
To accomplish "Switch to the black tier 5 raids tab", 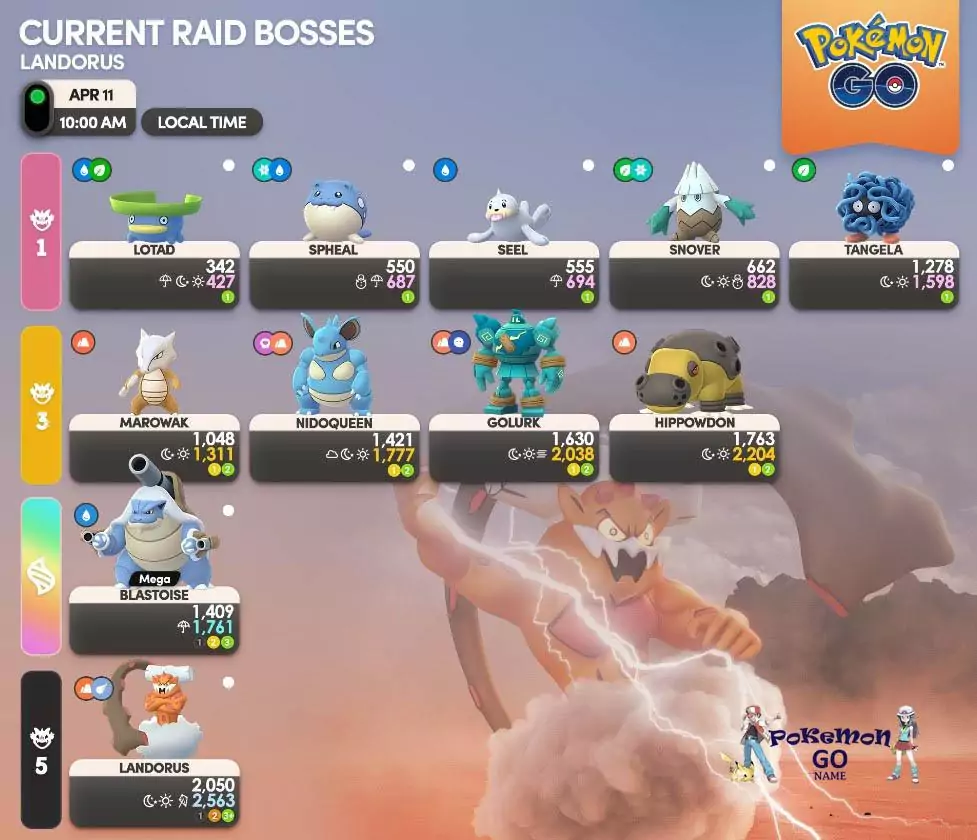I will (41, 750).
